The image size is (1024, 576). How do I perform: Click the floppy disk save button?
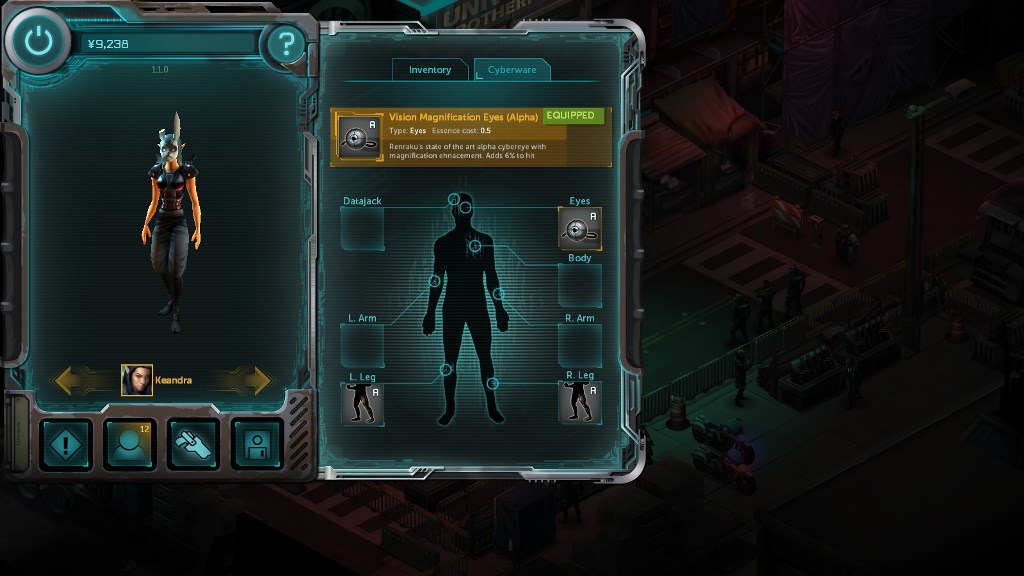(x=257, y=444)
